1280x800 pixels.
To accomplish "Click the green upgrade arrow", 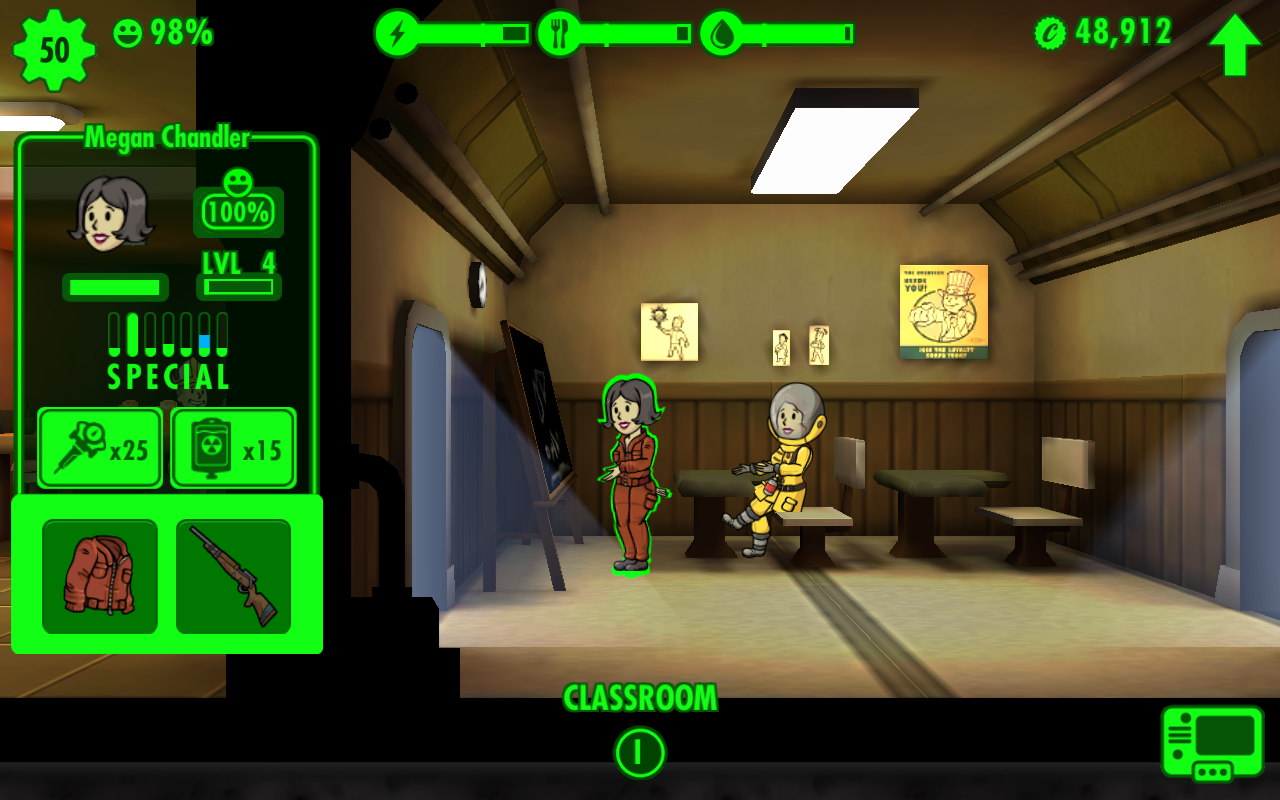I will click(1234, 44).
